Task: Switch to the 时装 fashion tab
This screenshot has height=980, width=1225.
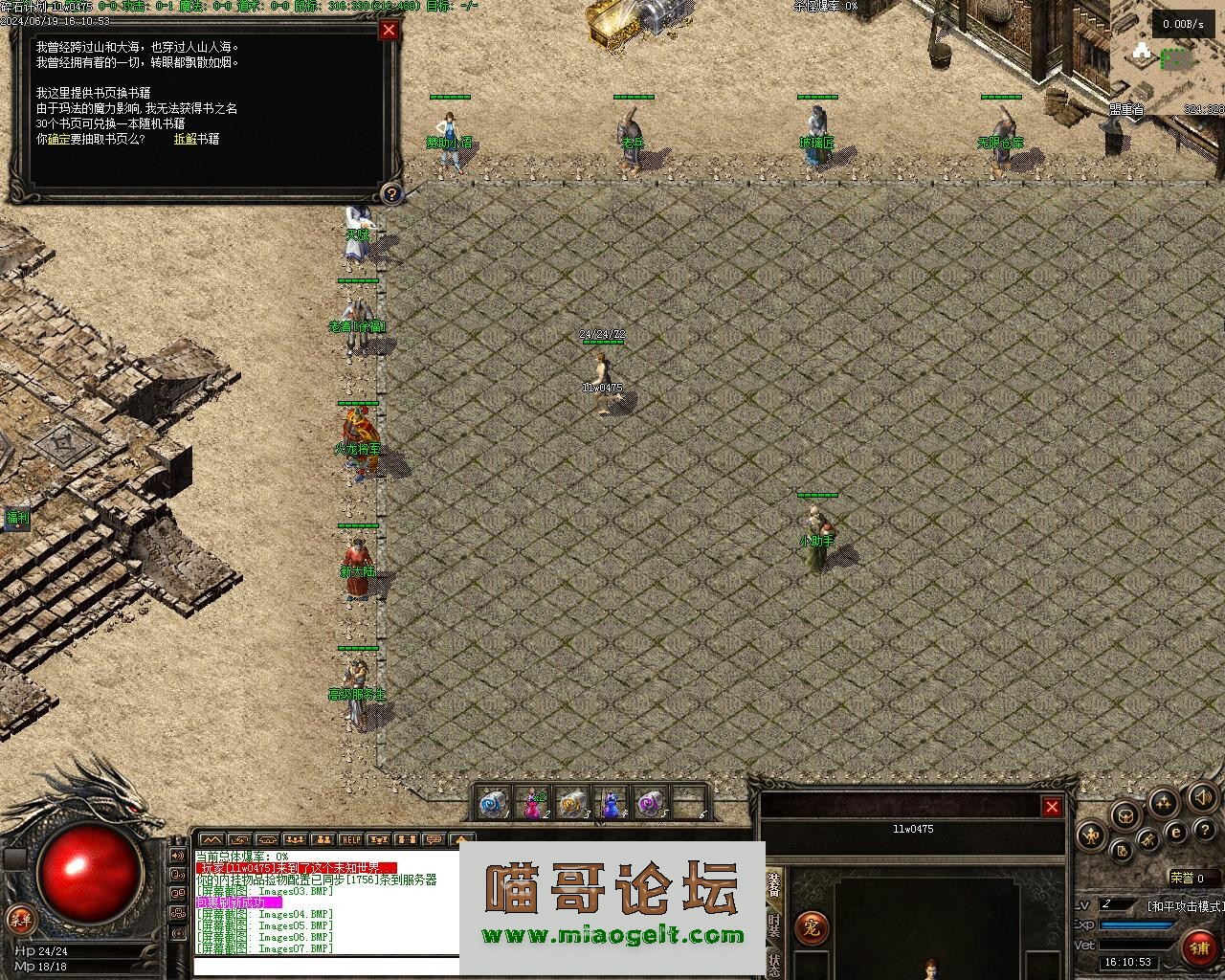Action: pos(773,925)
